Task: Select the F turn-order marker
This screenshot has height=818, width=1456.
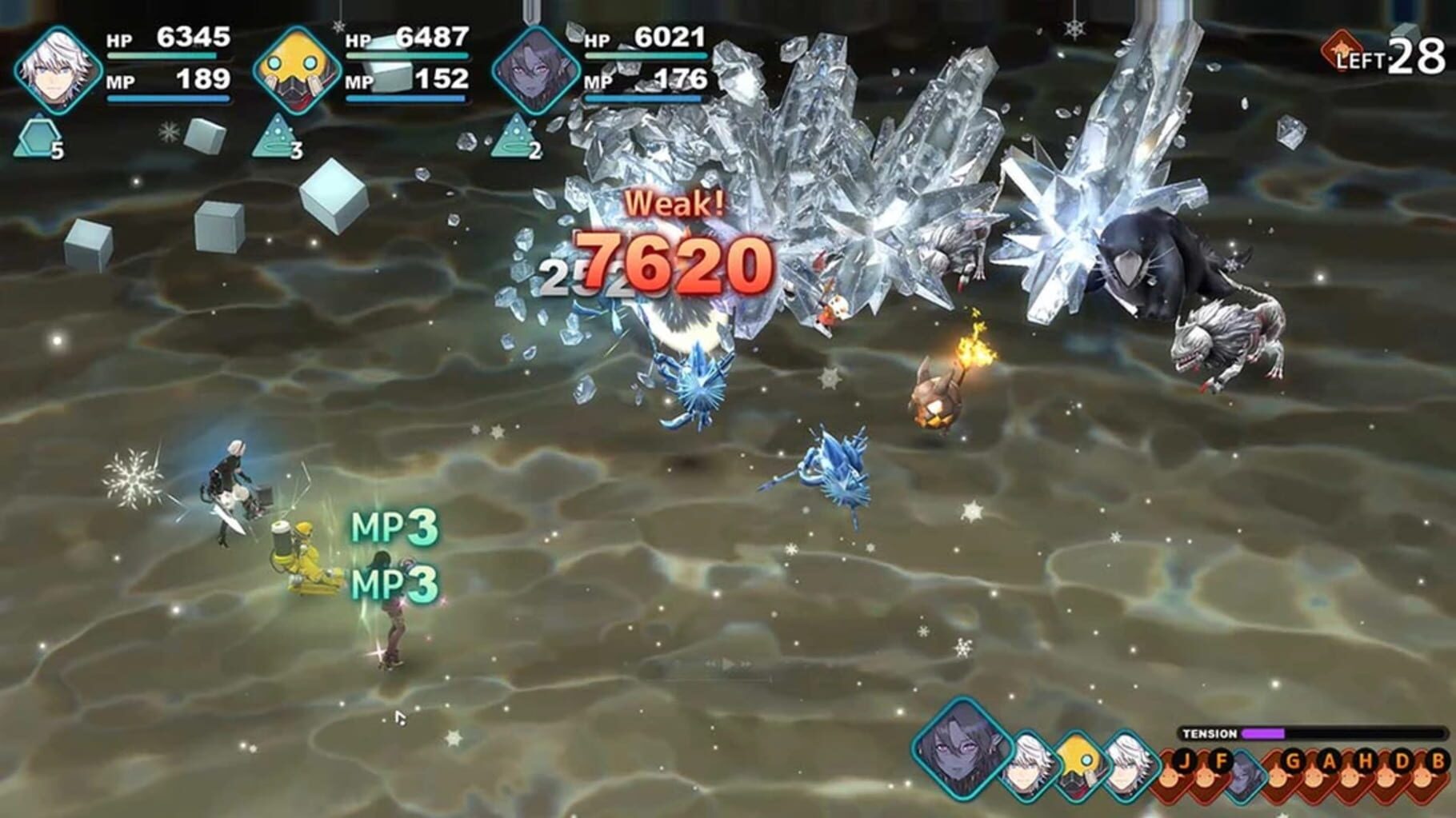Action: 1221,761
